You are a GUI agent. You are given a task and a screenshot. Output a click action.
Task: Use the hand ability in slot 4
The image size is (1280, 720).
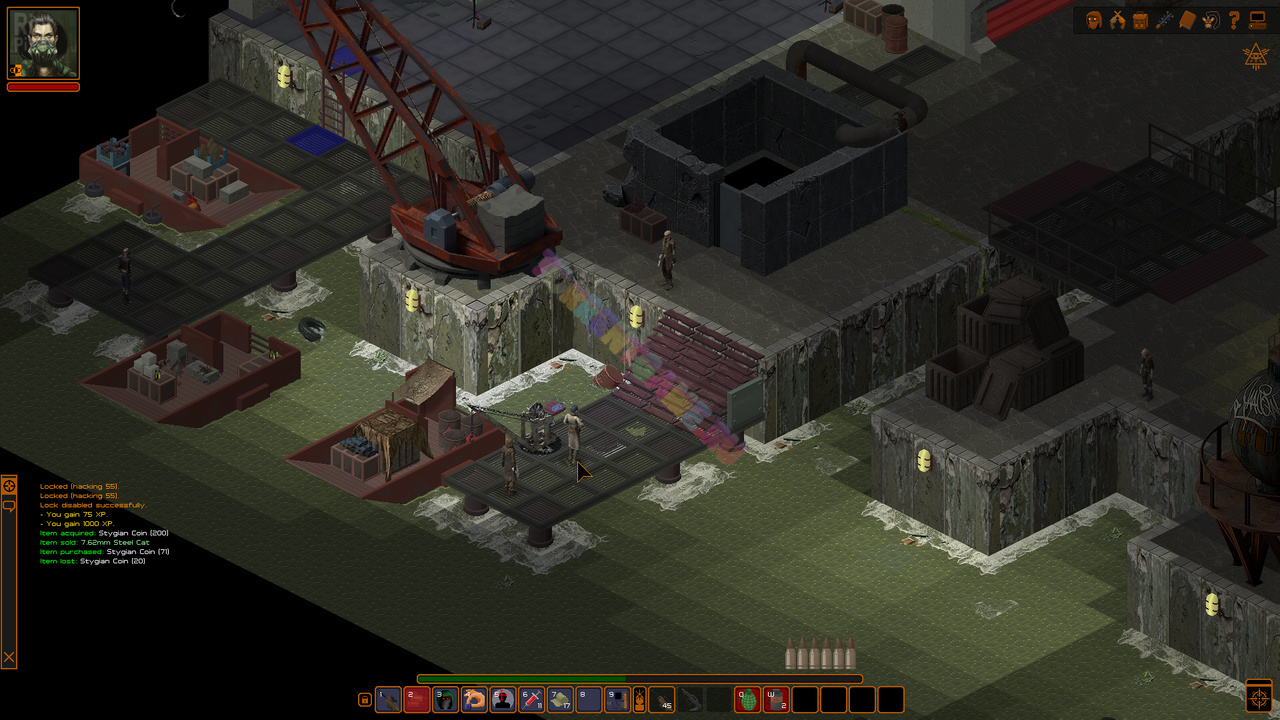pyautogui.click(x=475, y=700)
